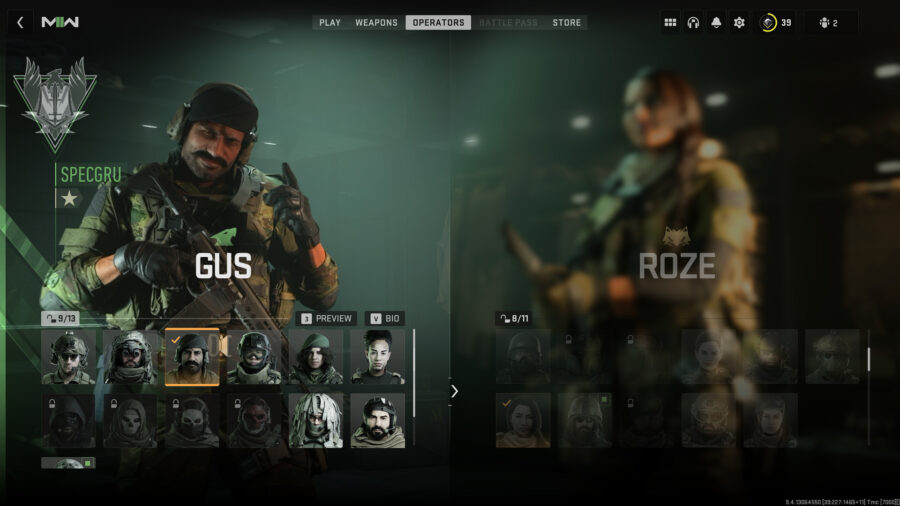This screenshot has height=506, width=900.
Task: Open the grid menu icon
Action: 670,22
